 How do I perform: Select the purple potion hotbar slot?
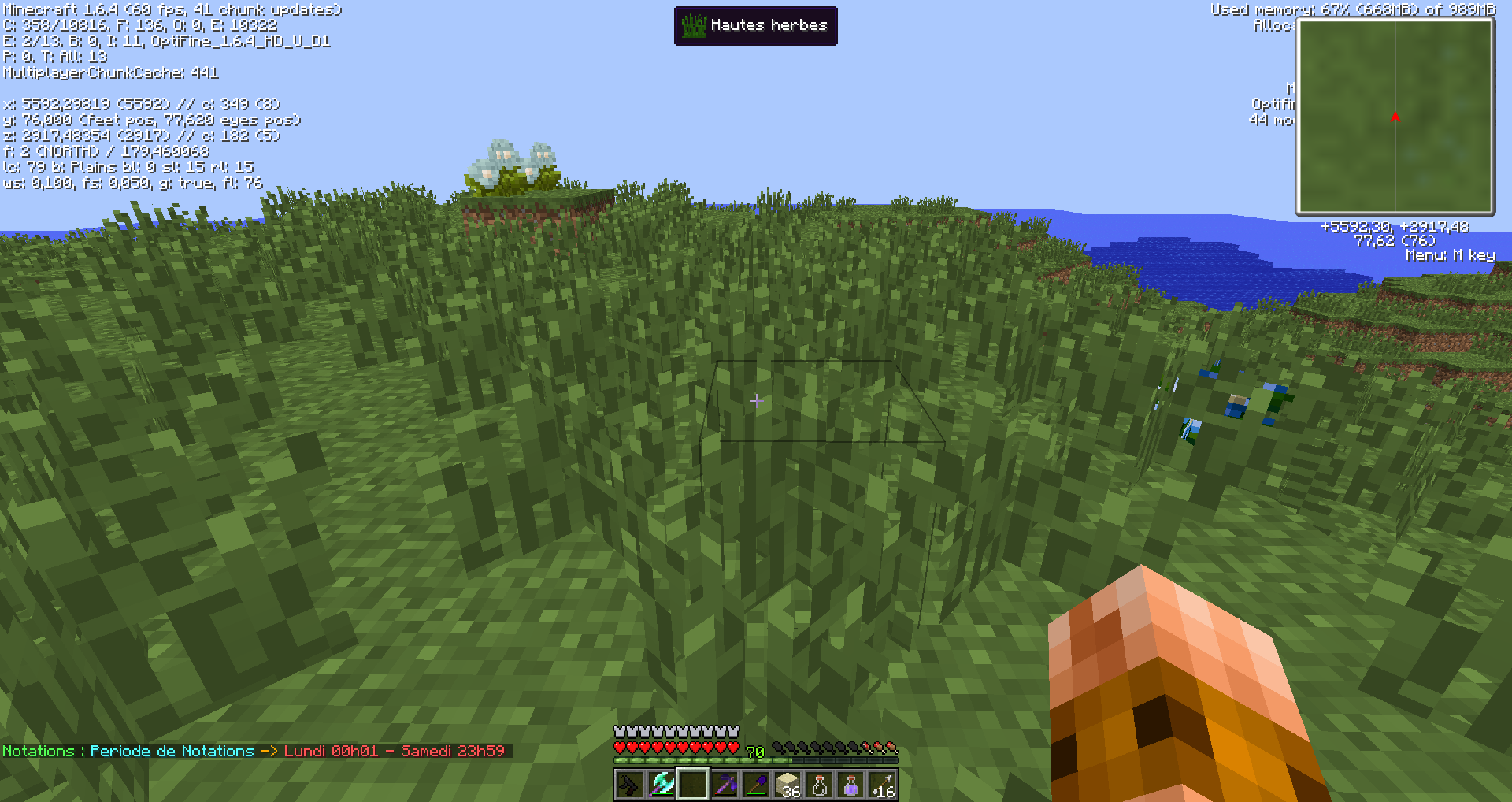coord(850,785)
